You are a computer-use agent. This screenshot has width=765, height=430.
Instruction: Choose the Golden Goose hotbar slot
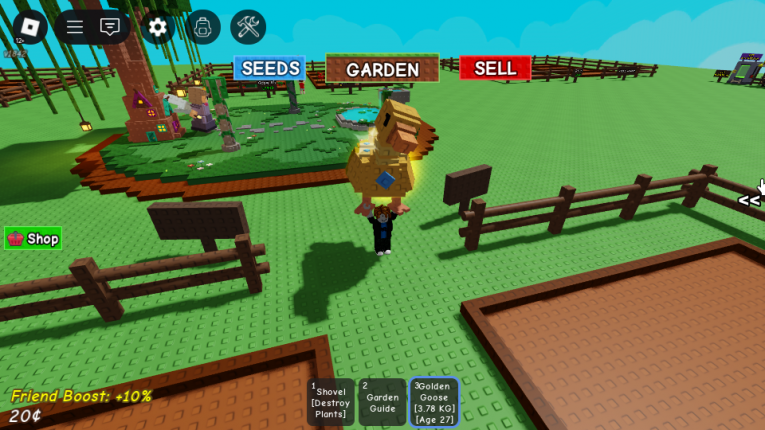click(434, 402)
